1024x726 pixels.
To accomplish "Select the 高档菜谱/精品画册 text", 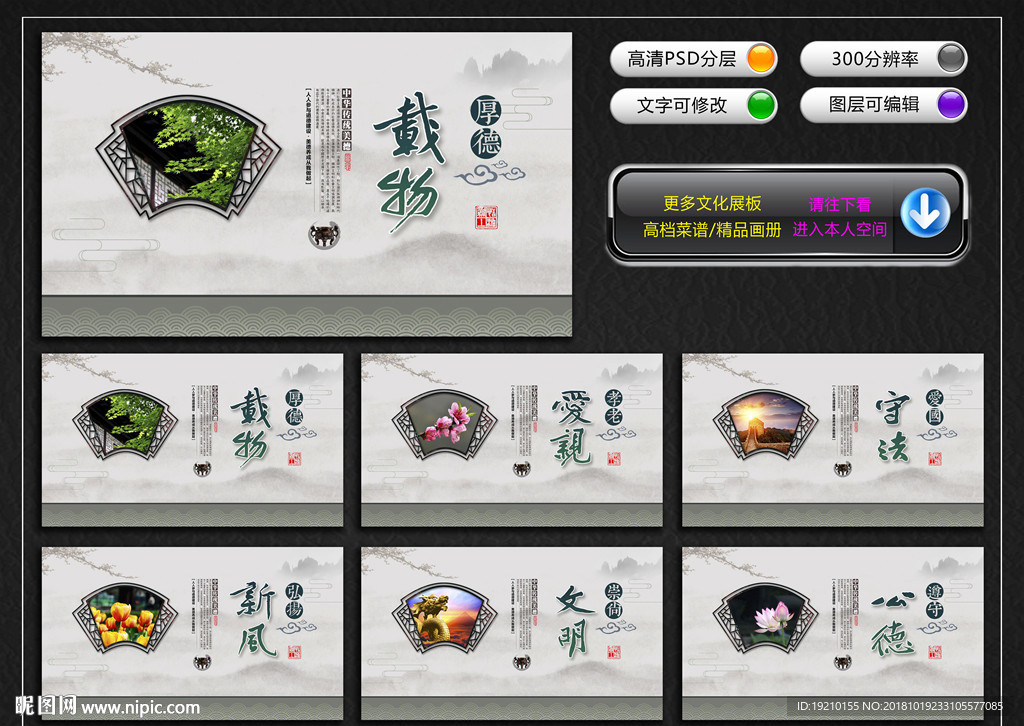I will (x=712, y=230).
